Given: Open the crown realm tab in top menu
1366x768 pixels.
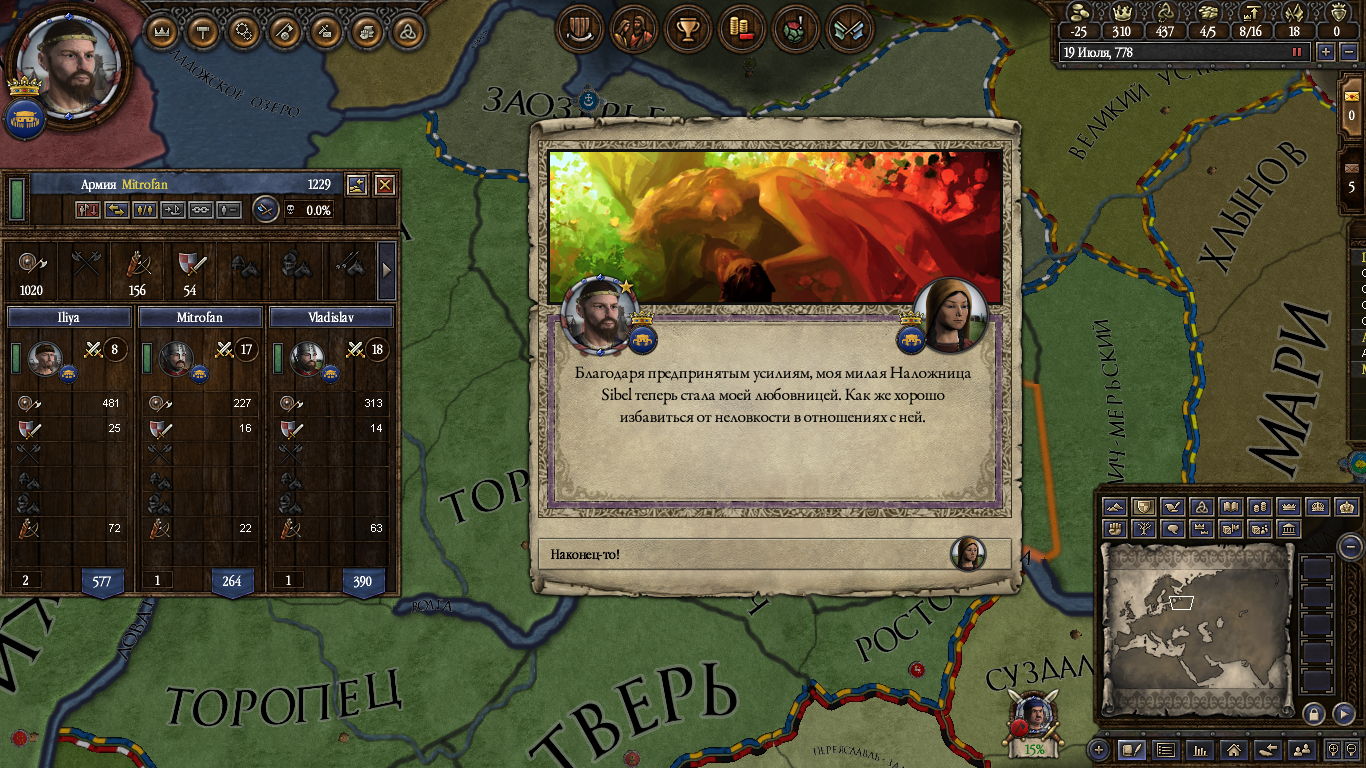Looking at the screenshot, I should tap(161, 31).
